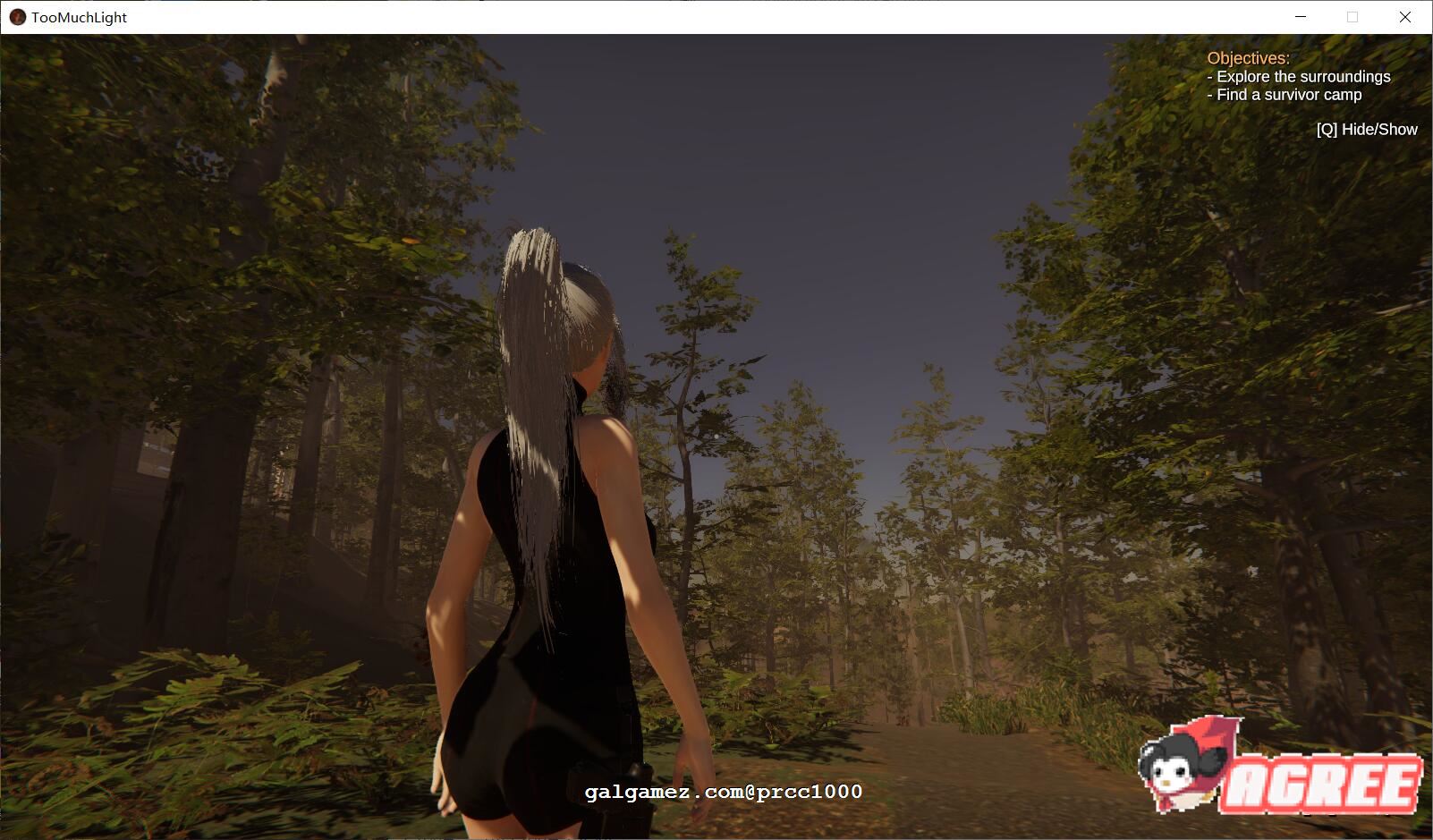Open the galgamez.com@prcc1000 watermark link
Image resolution: width=1433 pixels, height=840 pixels.
[721, 792]
